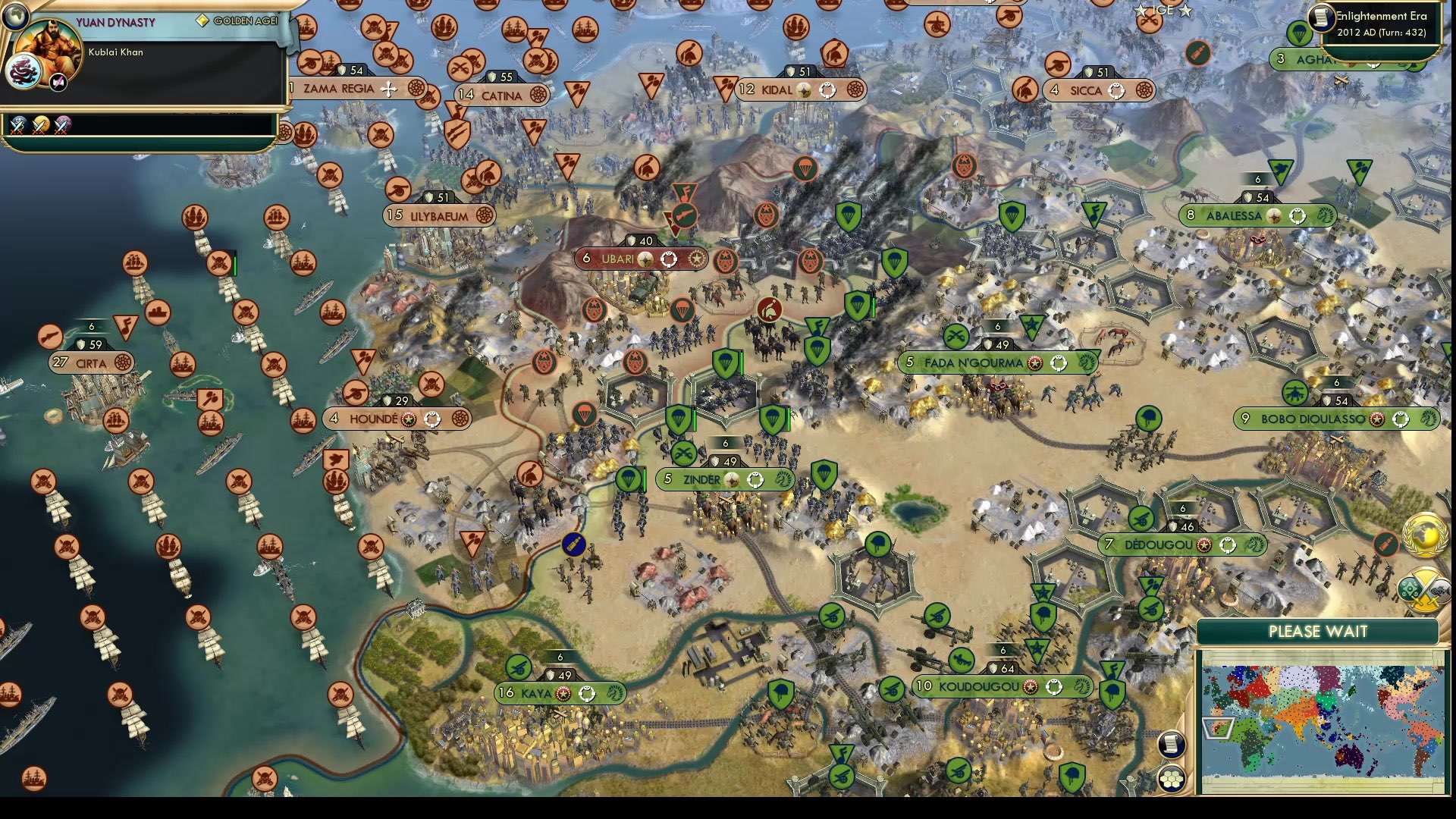The height and width of the screenshot is (819, 1456).
Task: Click the Yuan Dynasty dragon emblem
Action: point(24,71)
